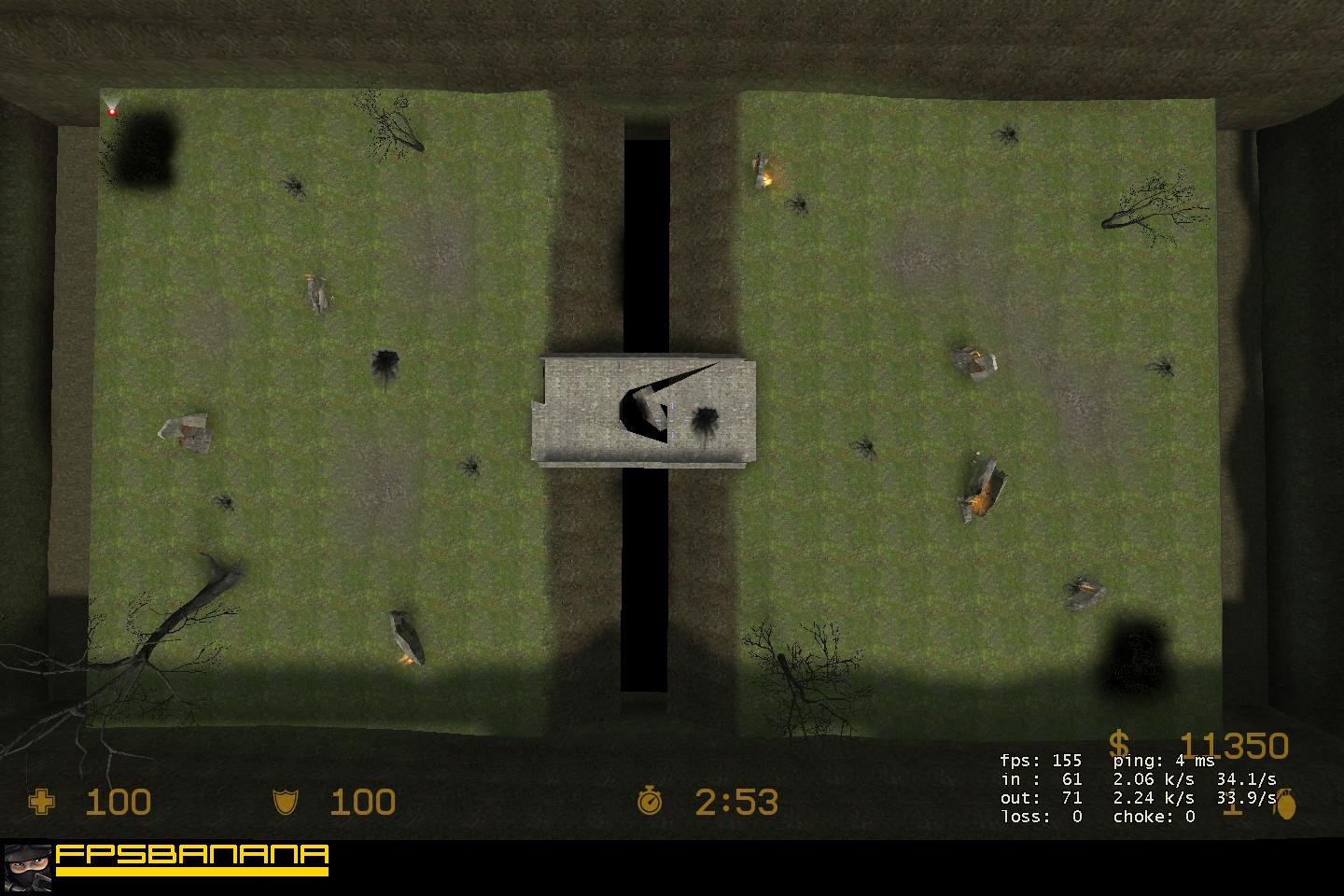This screenshot has height=896, width=1344.
Task: Select the armor shield icon
Action: tap(284, 801)
